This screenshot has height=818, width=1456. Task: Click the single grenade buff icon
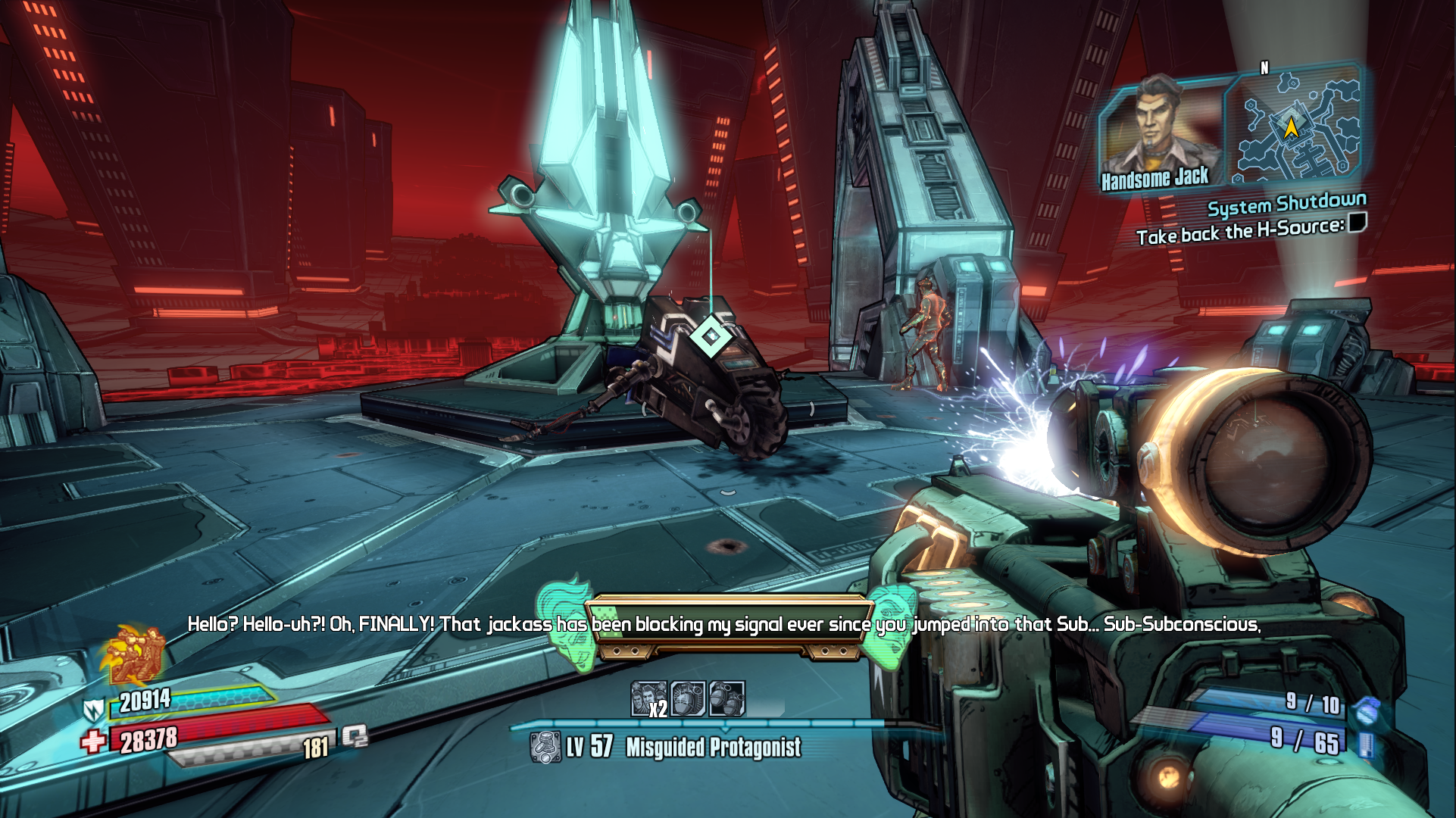coord(688,698)
